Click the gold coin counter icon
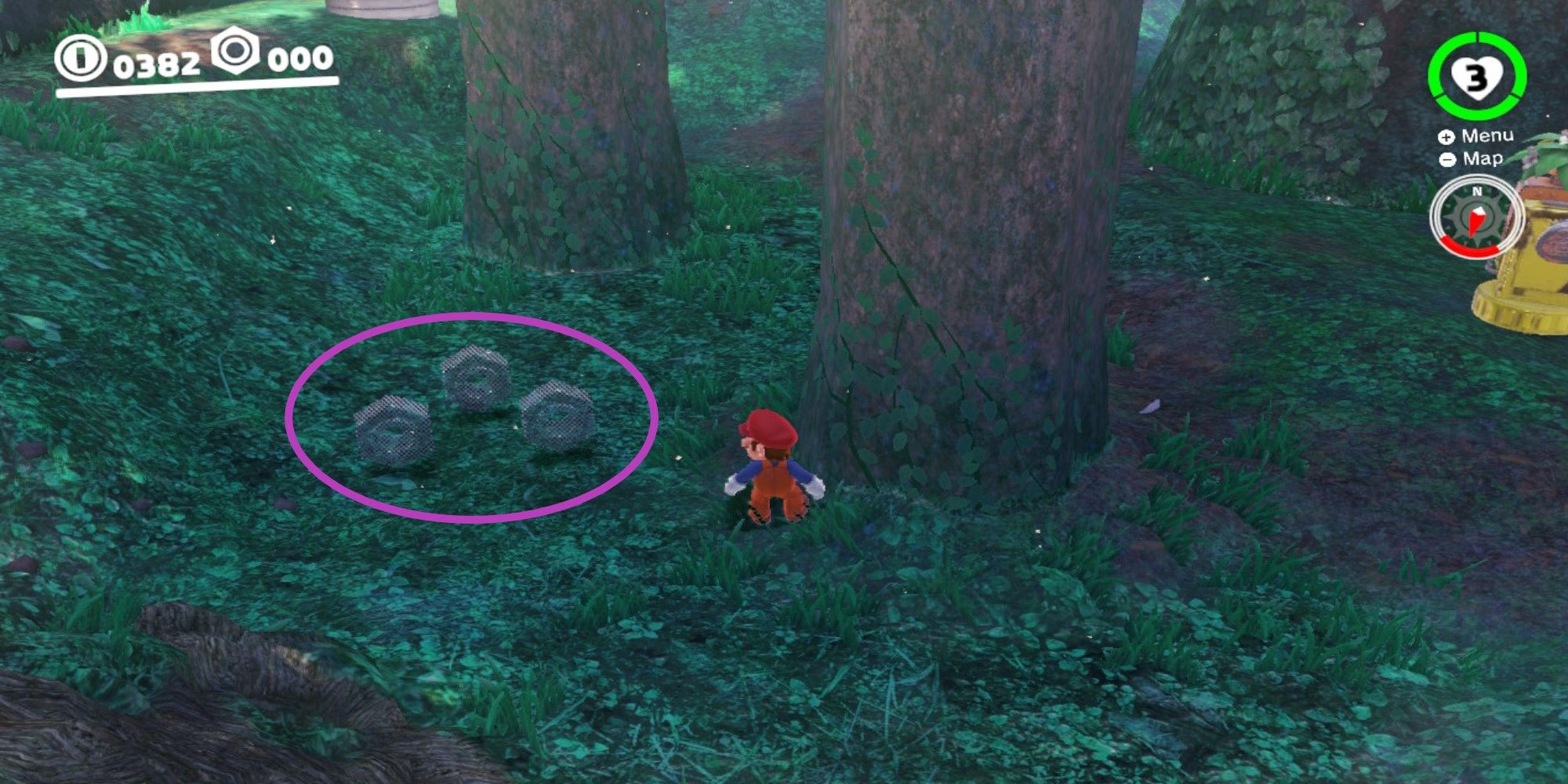Screen dimensions: 1568x784 tap(82, 57)
